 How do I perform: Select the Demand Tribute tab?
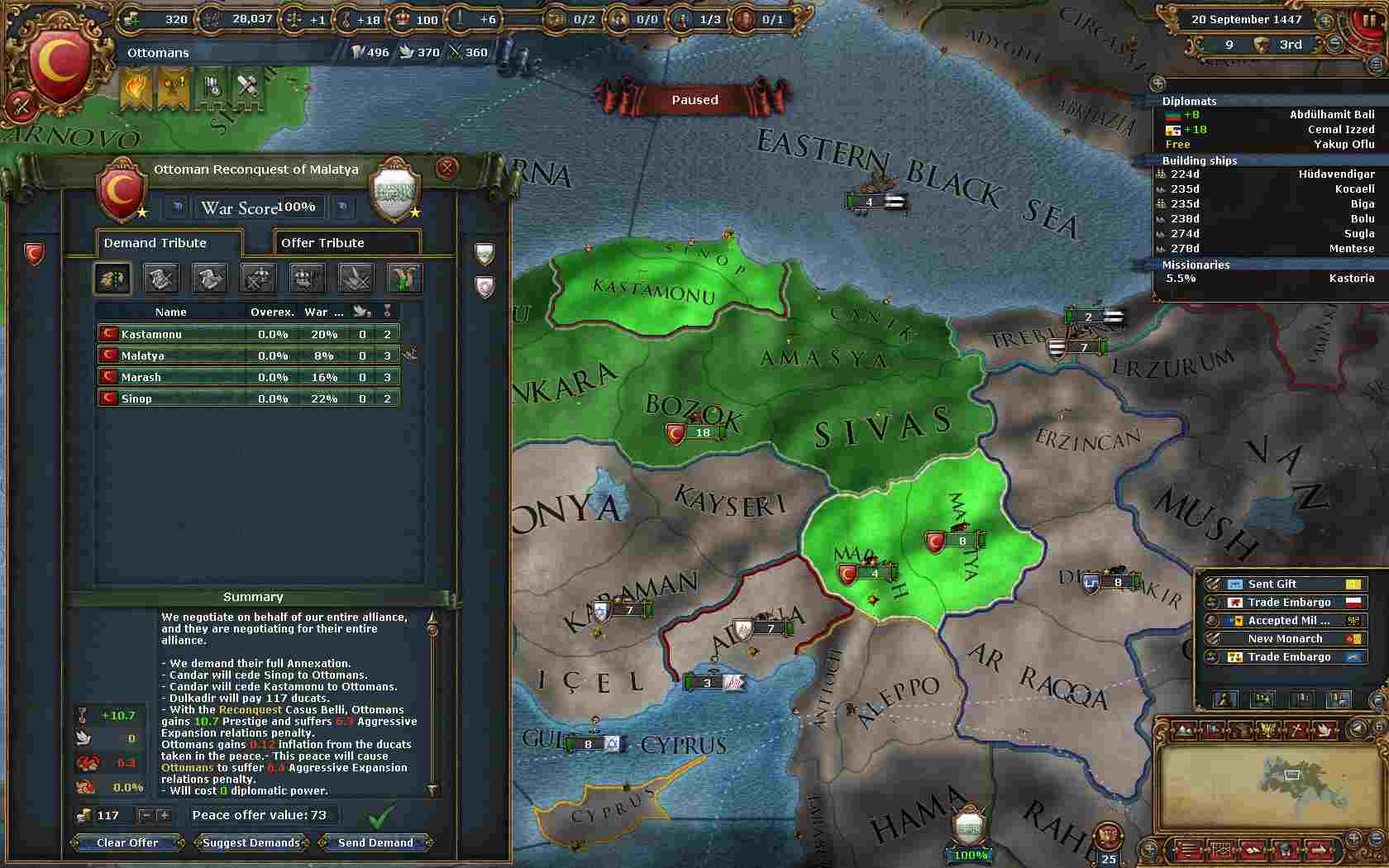168,243
